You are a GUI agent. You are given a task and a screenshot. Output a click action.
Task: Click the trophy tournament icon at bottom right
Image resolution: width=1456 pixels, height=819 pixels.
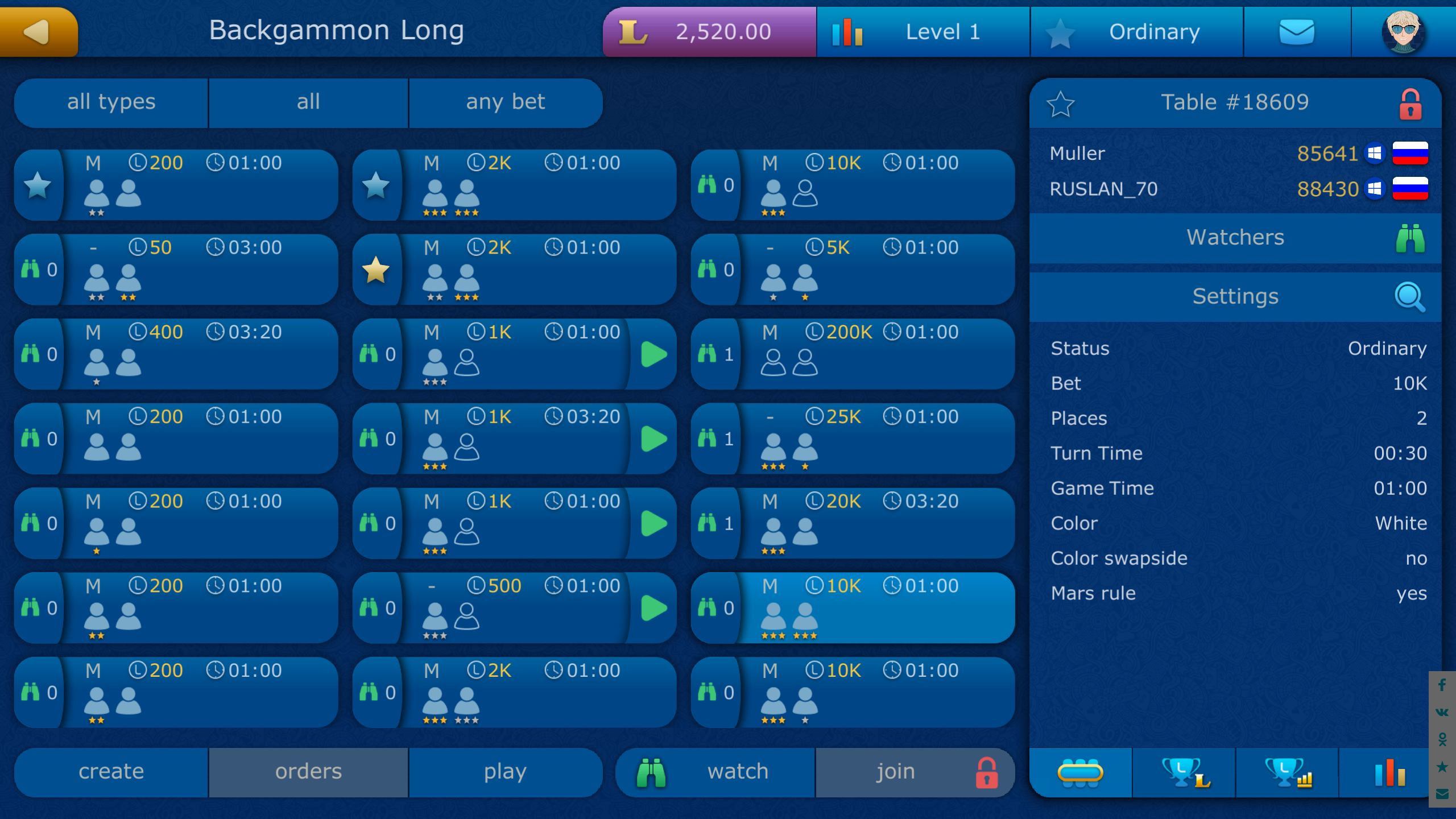click(x=1186, y=772)
